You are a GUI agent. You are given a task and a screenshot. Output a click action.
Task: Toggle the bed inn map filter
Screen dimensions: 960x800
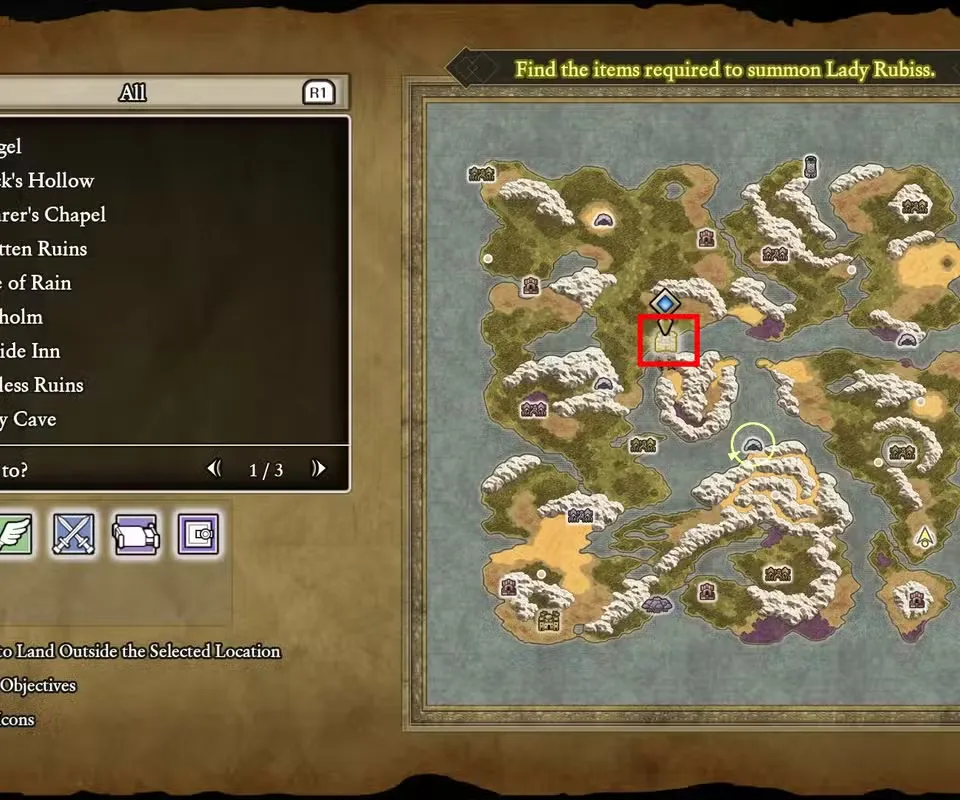tap(136, 534)
